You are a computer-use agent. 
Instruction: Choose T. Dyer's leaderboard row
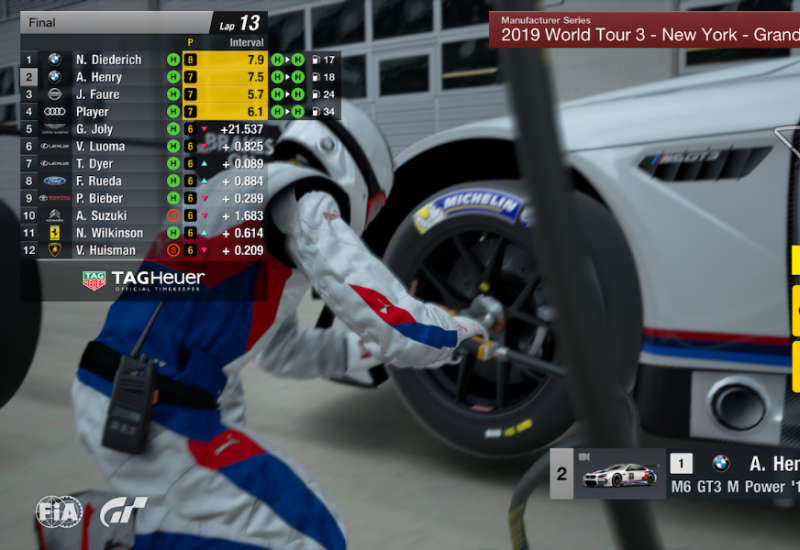(x=94, y=164)
